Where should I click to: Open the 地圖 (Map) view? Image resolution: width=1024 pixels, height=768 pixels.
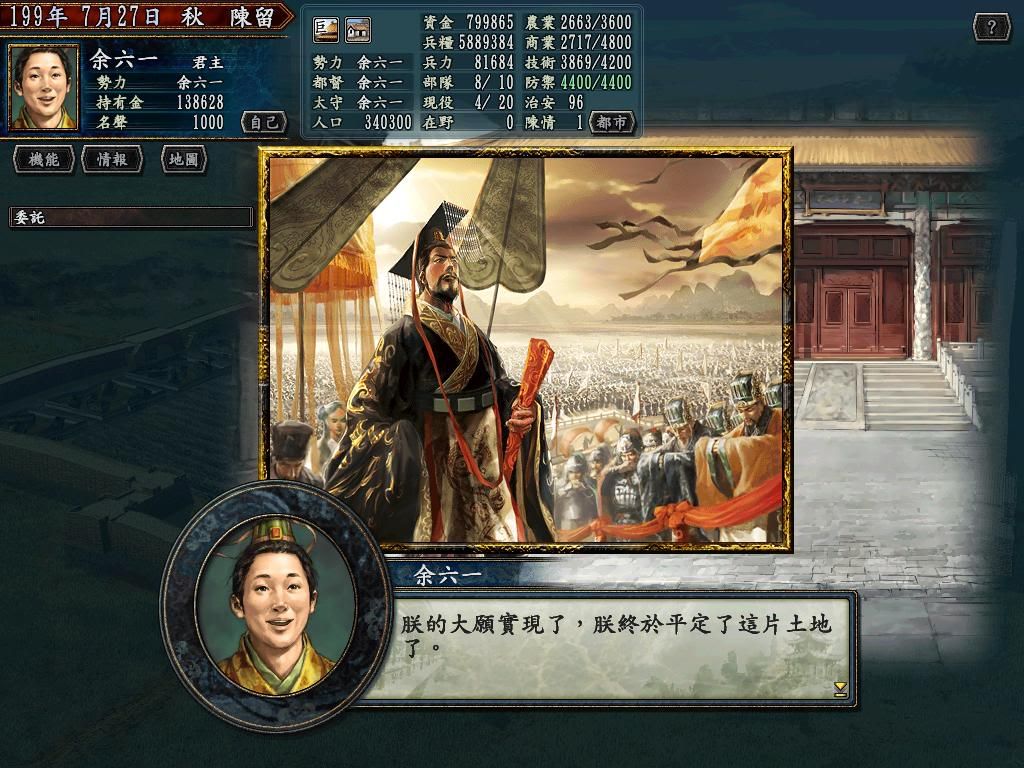182,159
